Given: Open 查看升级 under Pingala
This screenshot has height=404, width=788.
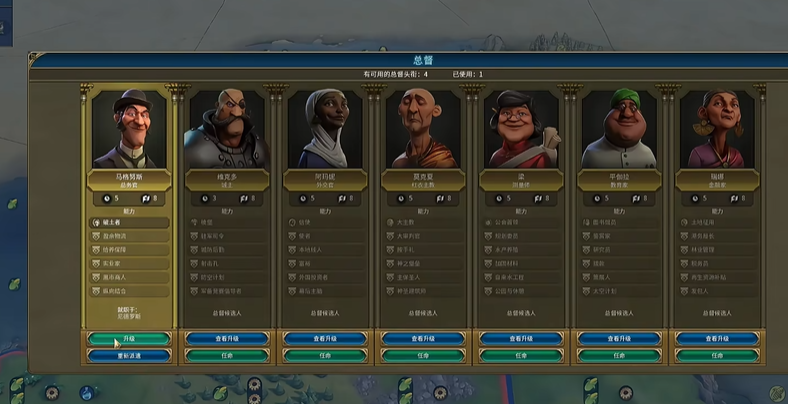Looking at the screenshot, I should 619,339.
